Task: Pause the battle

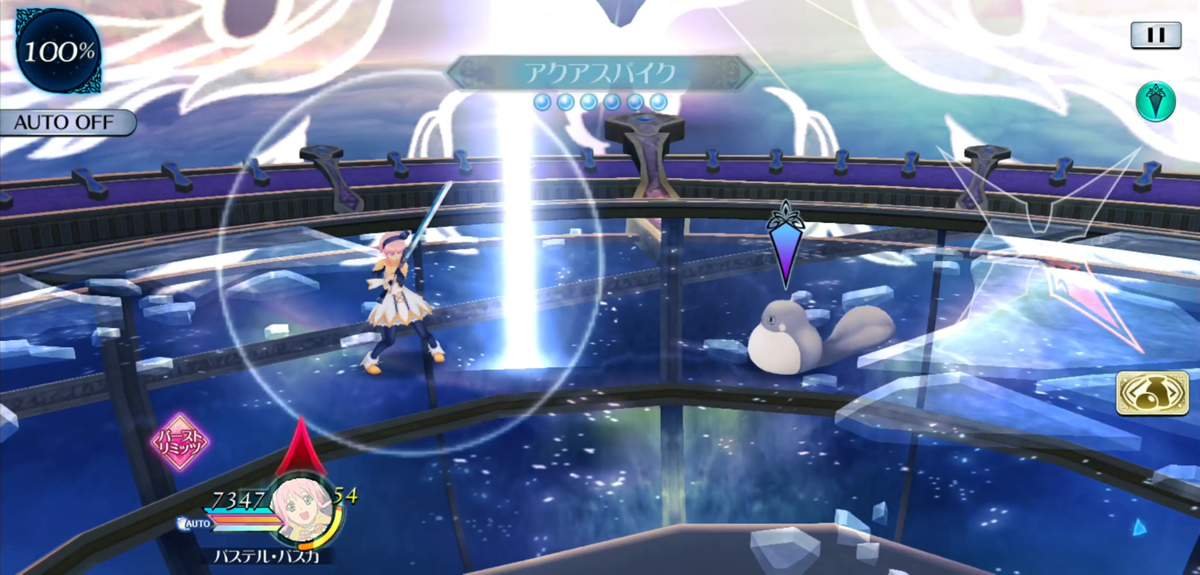Action: (x=1156, y=35)
